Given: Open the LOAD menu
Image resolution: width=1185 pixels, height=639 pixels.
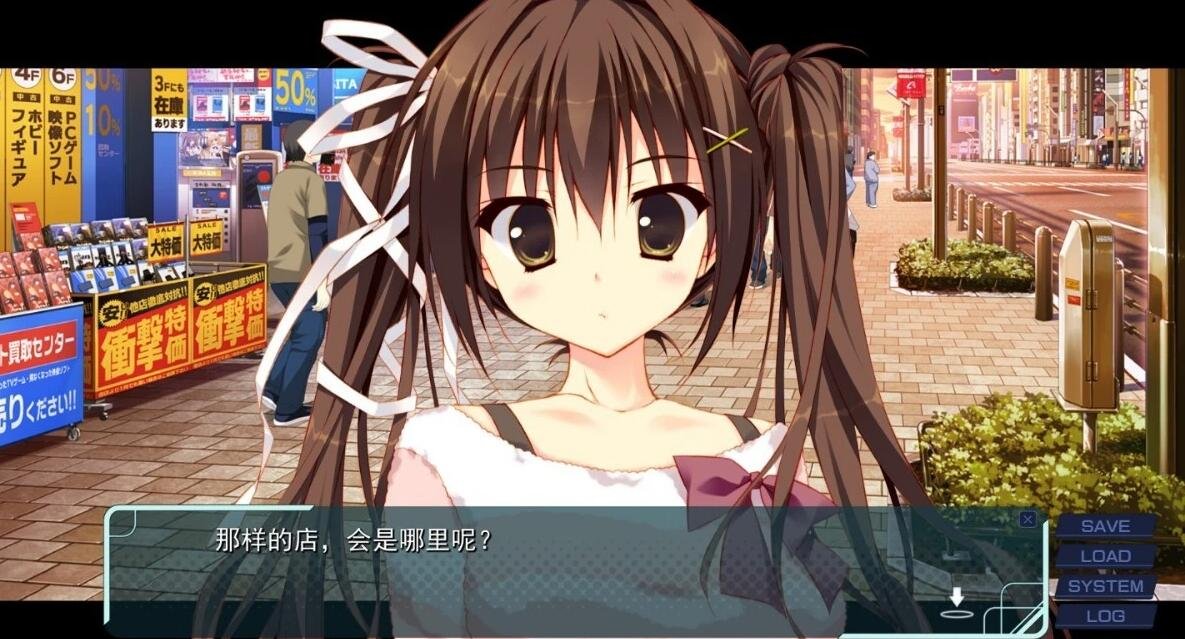Looking at the screenshot, I should pyautogui.click(x=1105, y=556).
